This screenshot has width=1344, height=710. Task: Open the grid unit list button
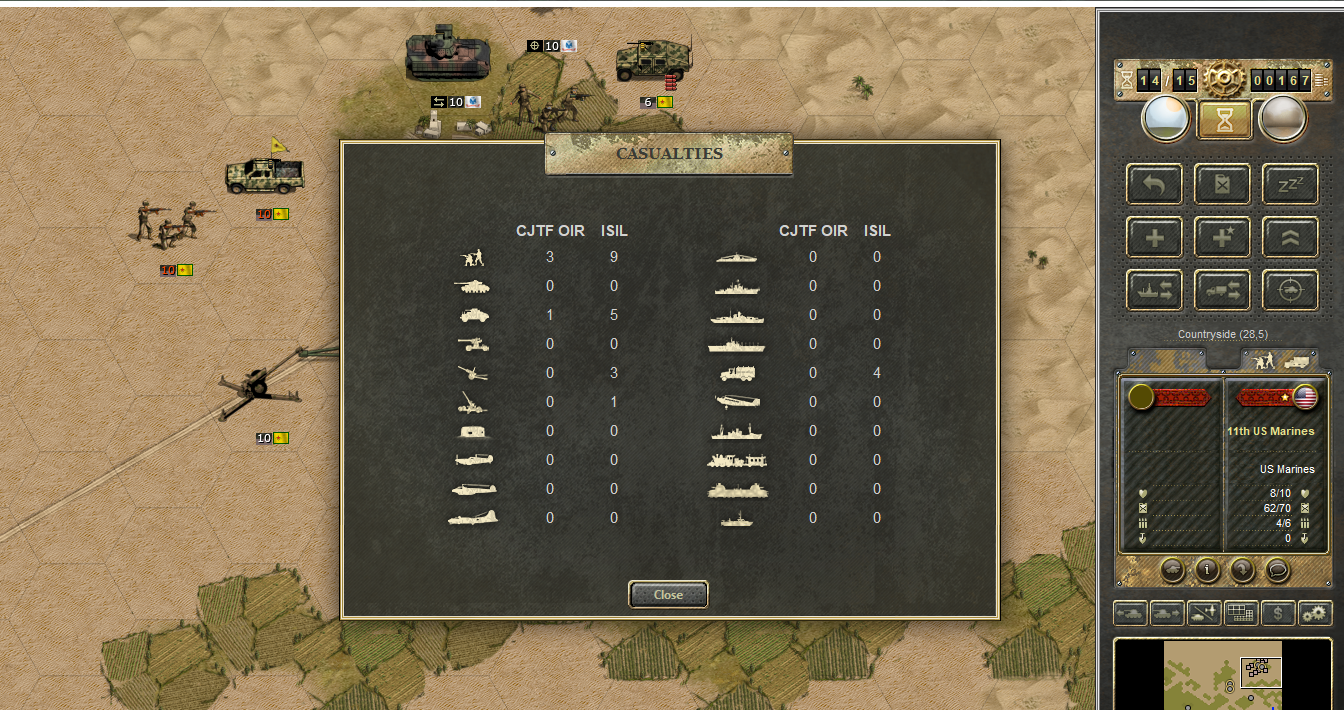pyautogui.click(x=1241, y=613)
